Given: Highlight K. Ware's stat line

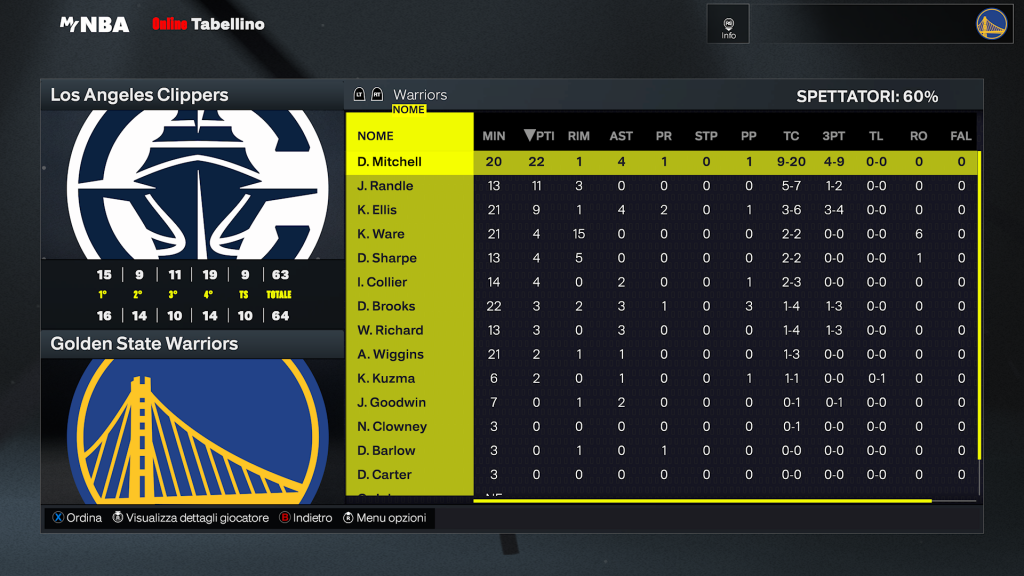Looking at the screenshot, I should click(x=381, y=234).
